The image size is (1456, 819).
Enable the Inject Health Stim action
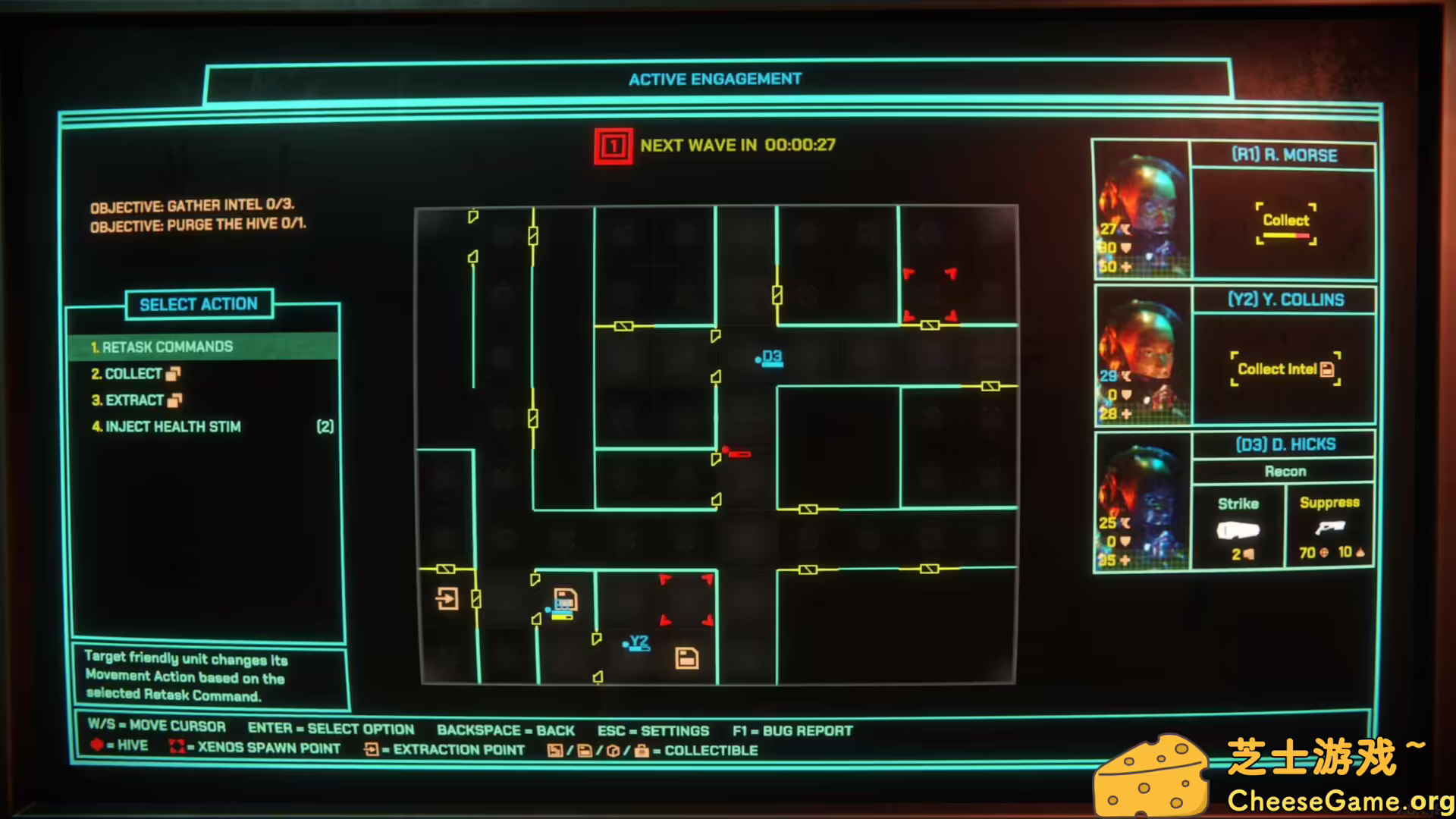[x=169, y=426]
